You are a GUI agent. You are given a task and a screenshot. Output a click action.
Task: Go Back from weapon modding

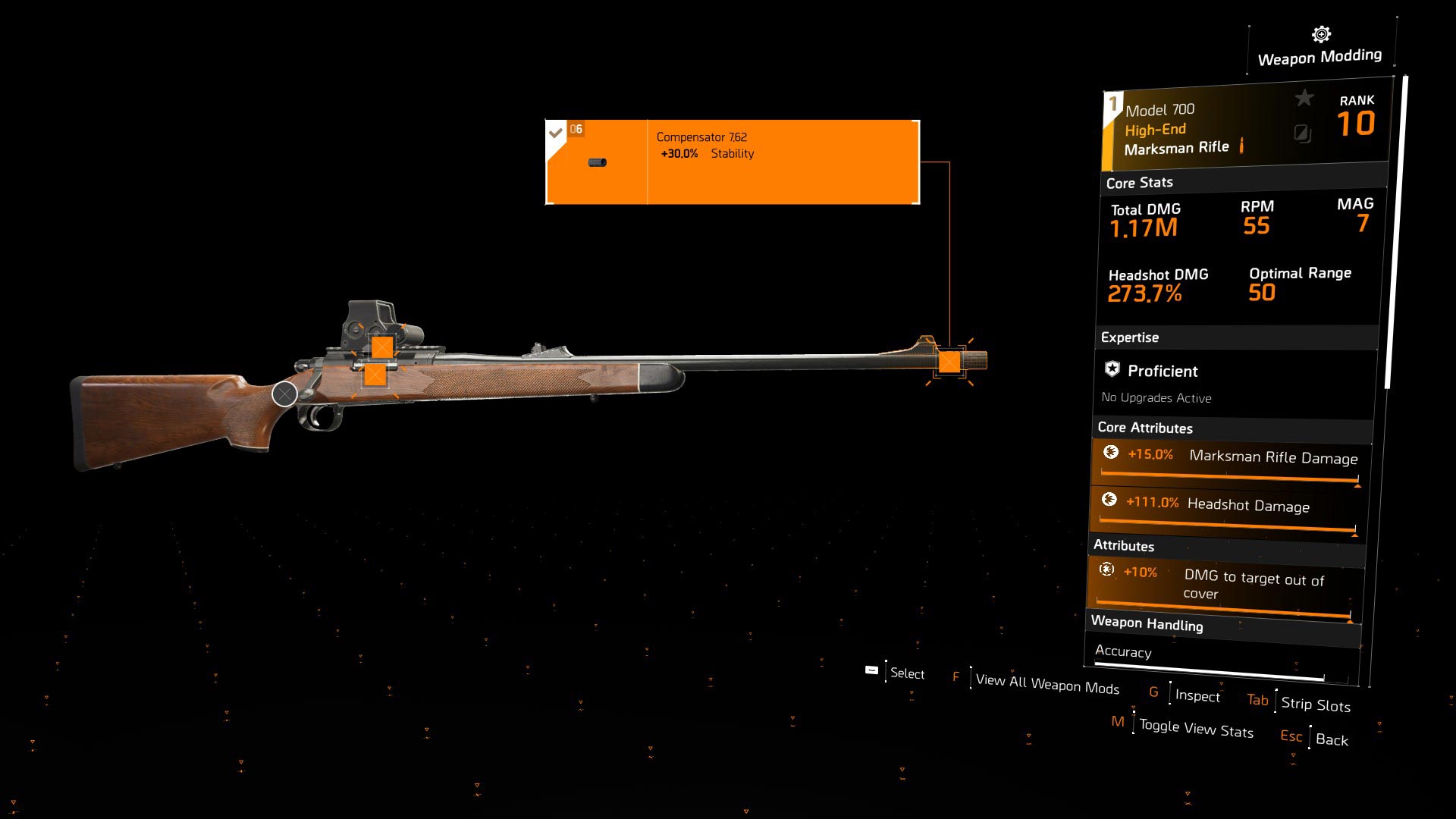[1331, 739]
